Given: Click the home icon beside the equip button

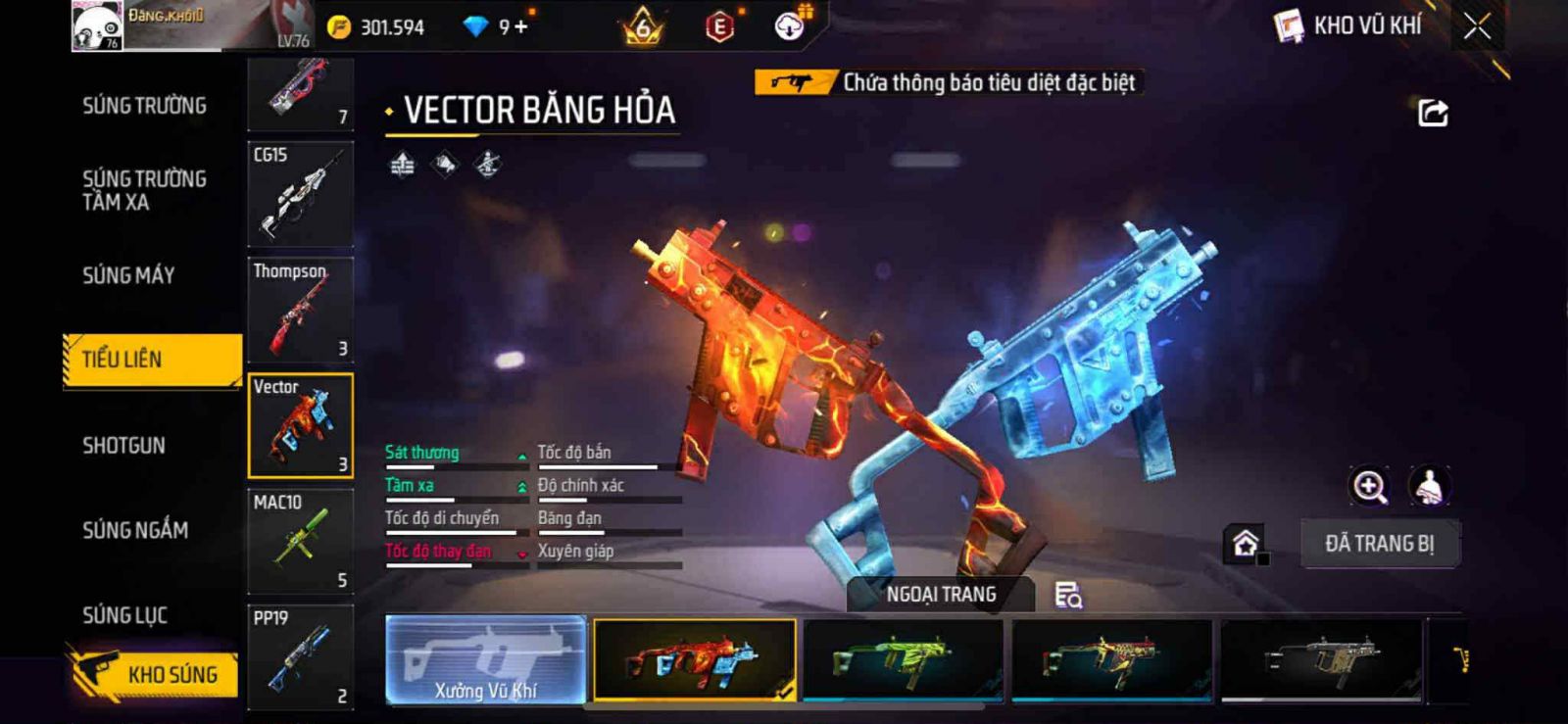Looking at the screenshot, I should (1245, 544).
